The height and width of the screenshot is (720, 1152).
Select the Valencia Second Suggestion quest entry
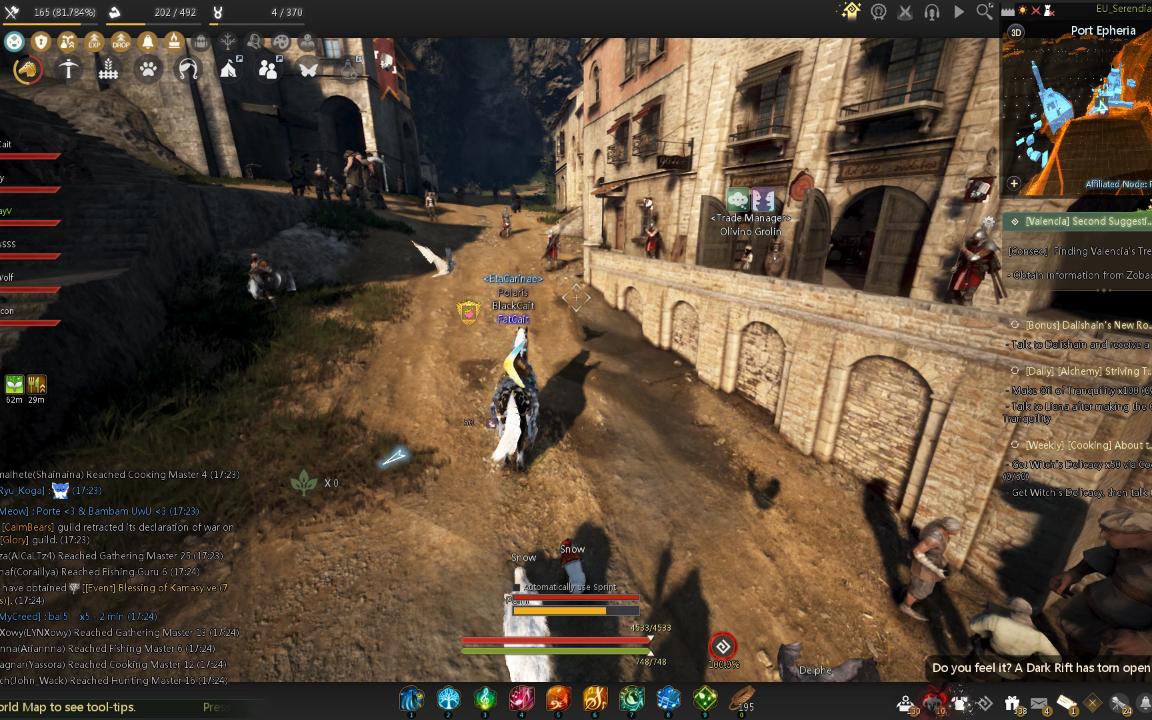click(1080, 221)
